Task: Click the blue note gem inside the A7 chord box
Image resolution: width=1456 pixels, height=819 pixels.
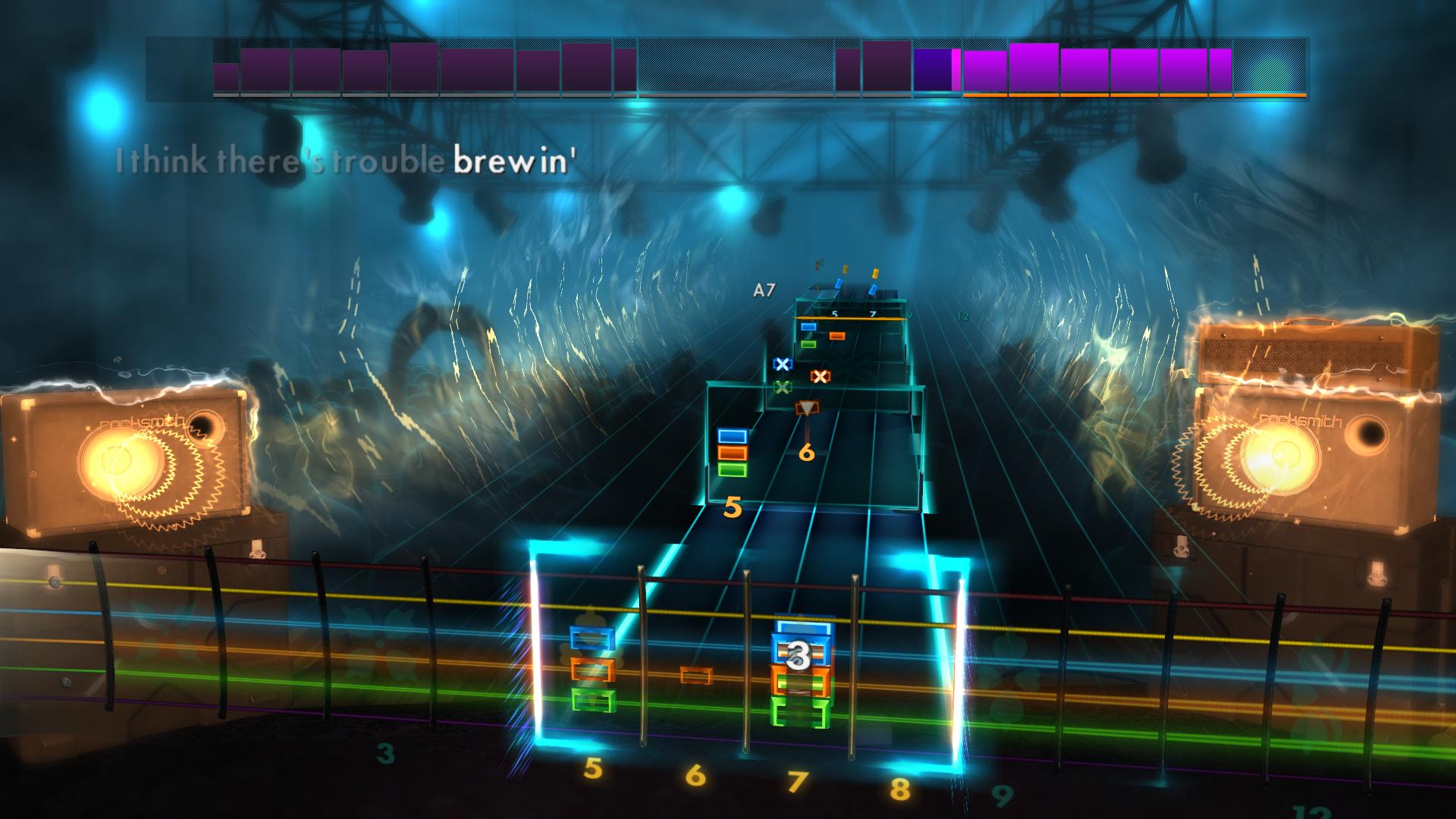Action: tap(808, 327)
